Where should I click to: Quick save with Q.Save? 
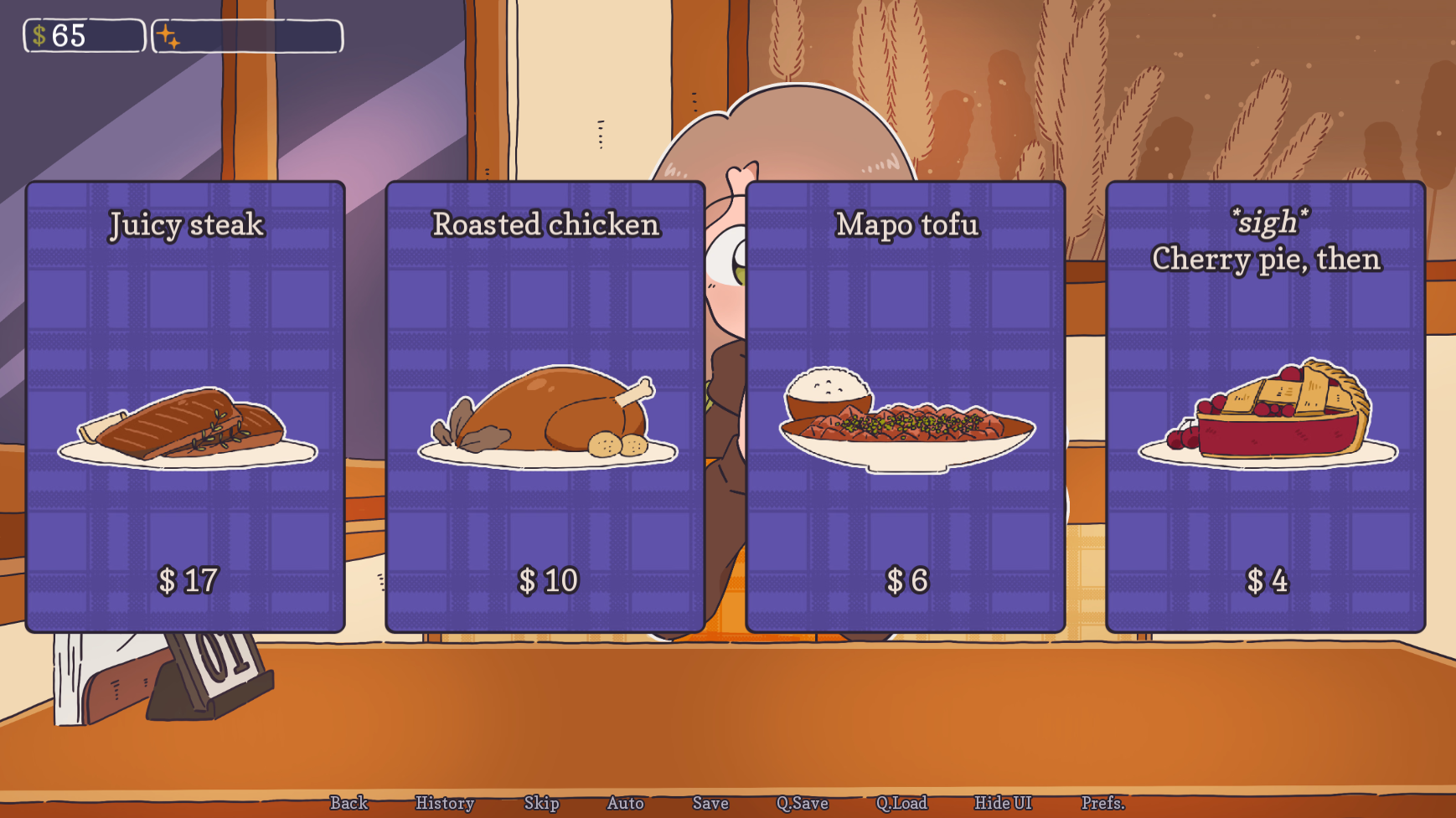[802, 803]
